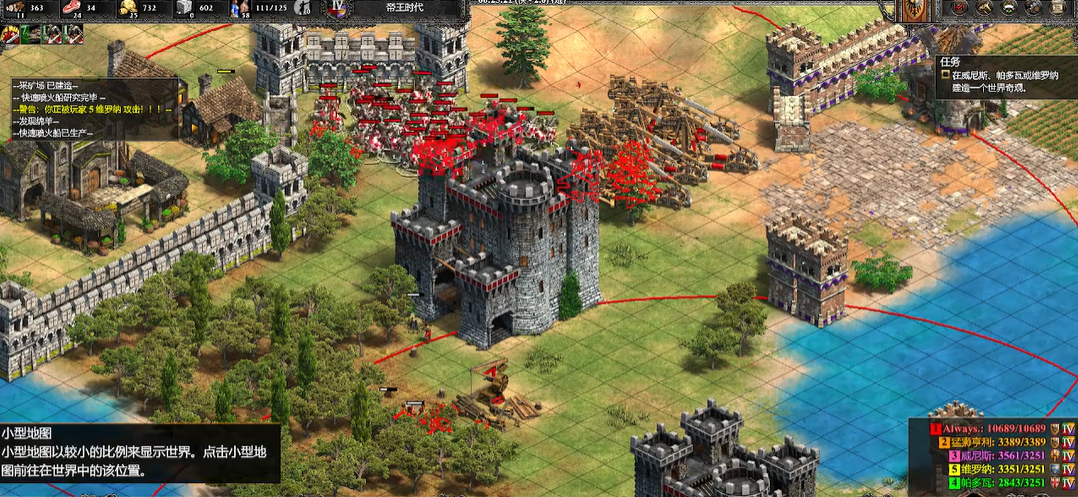This screenshot has height=497, width=1078.
Task: Open the green arrows icon in top bar
Action: [x=1009, y=9]
